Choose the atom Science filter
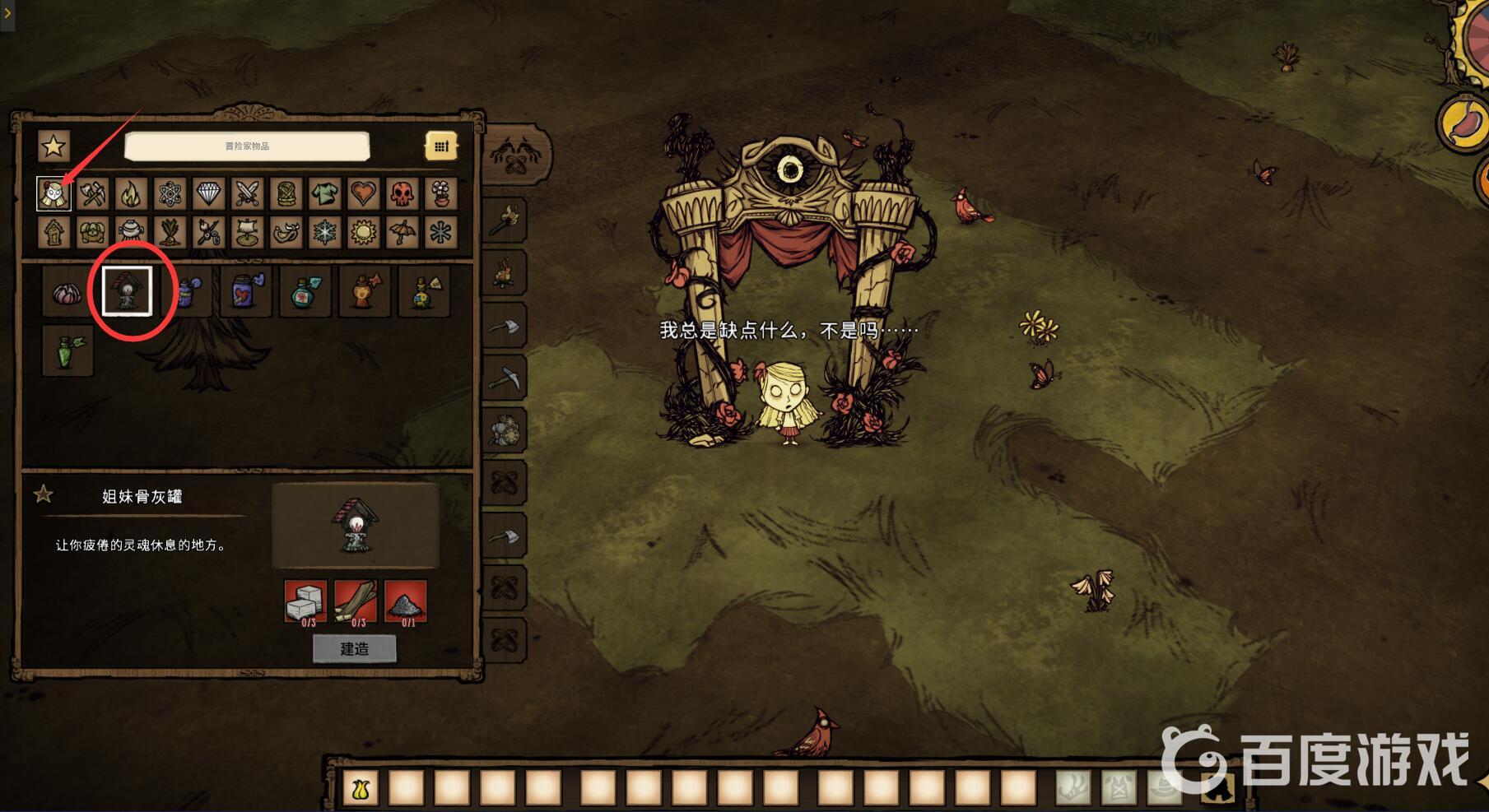 coord(170,194)
